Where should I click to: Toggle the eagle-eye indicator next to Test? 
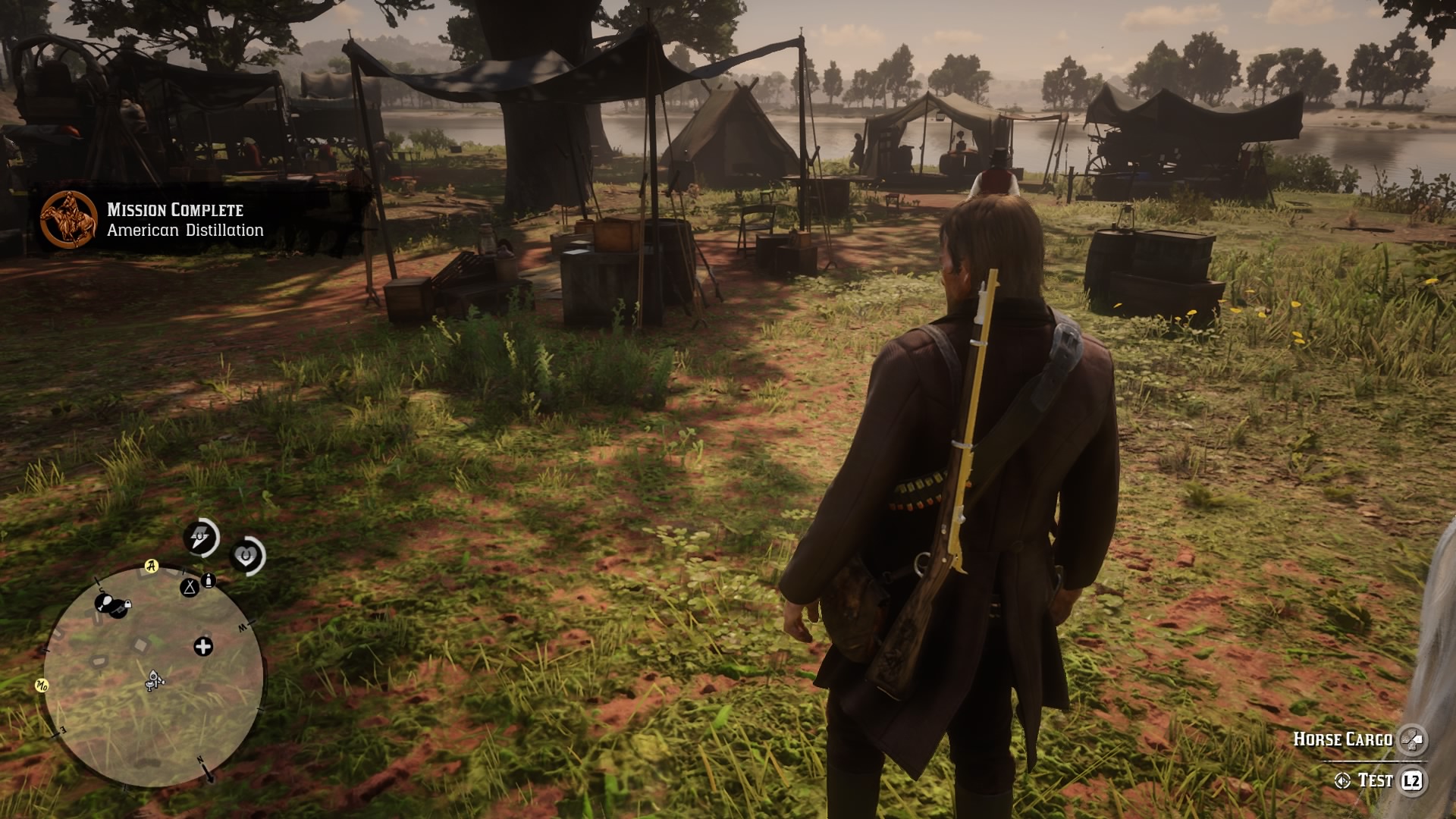[x=1342, y=780]
